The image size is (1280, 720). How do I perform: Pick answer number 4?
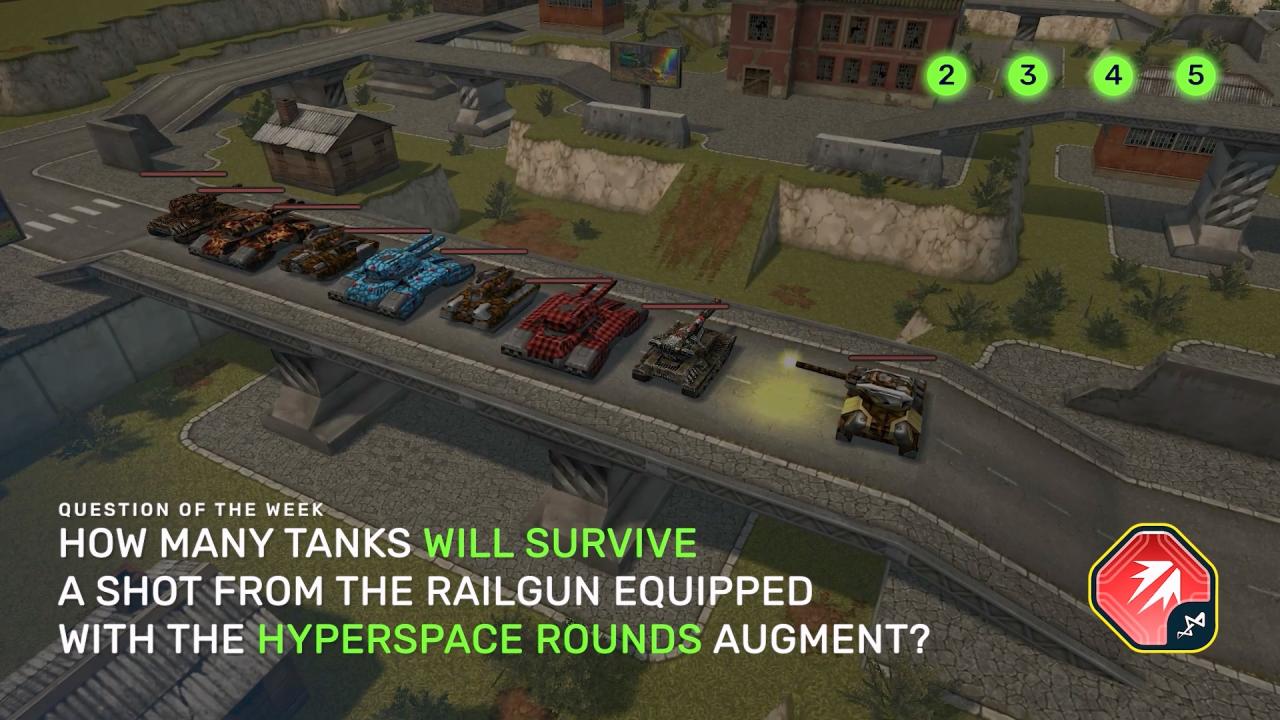[x=1113, y=75]
